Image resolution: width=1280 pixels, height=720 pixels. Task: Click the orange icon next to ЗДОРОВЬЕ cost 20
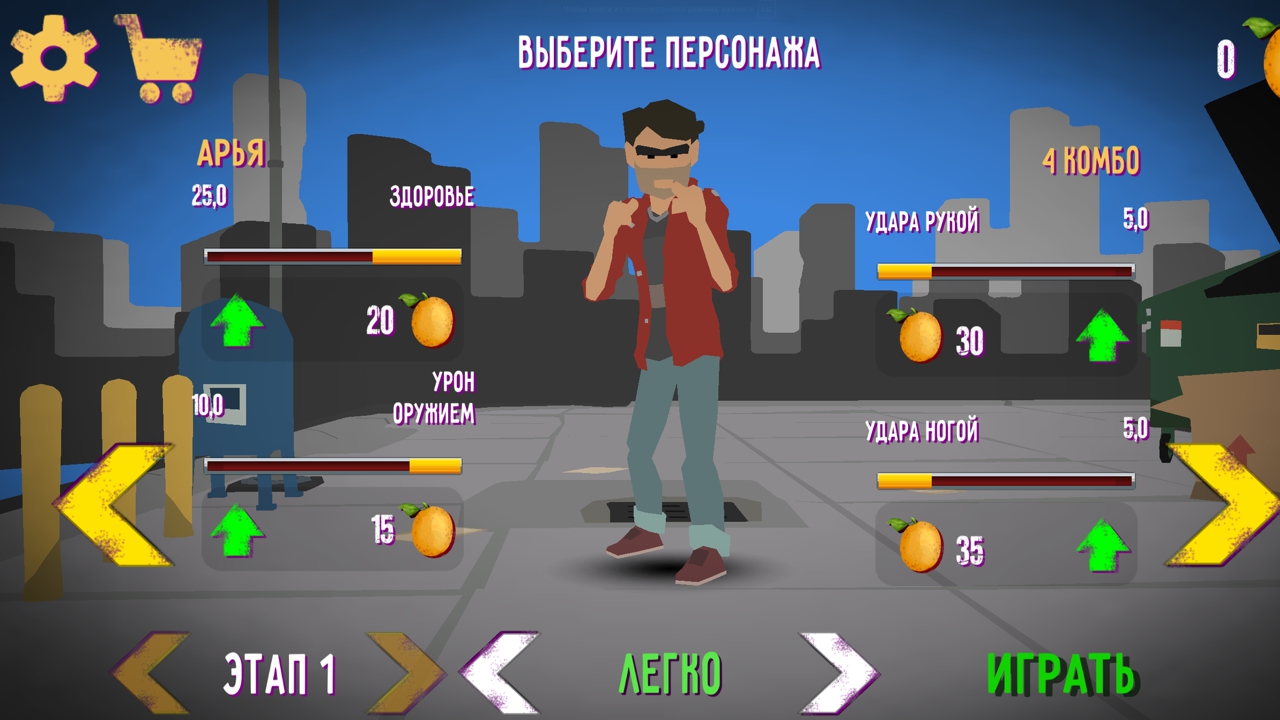432,320
